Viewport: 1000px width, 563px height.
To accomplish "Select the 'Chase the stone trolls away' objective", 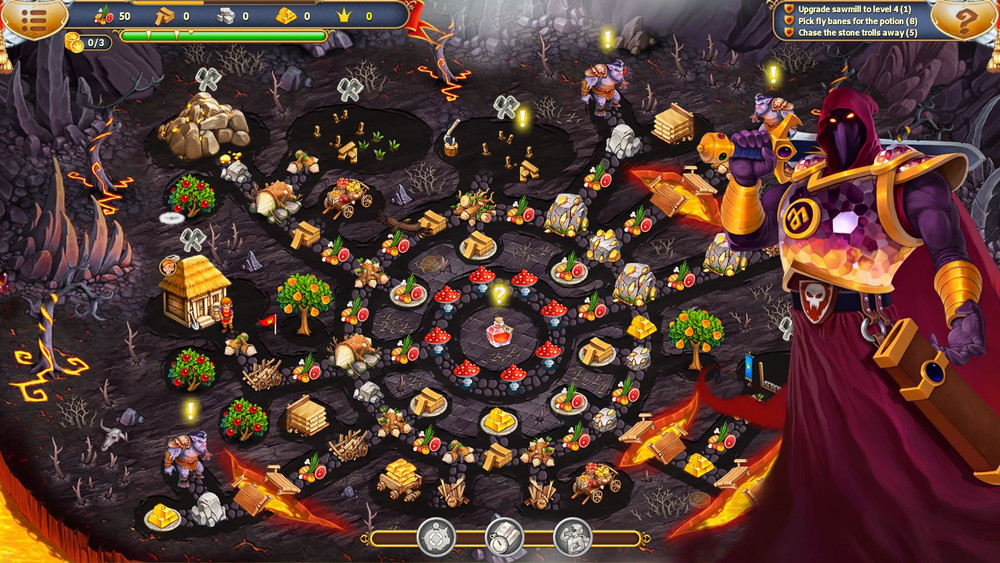I will pyautogui.click(x=857, y=33).
